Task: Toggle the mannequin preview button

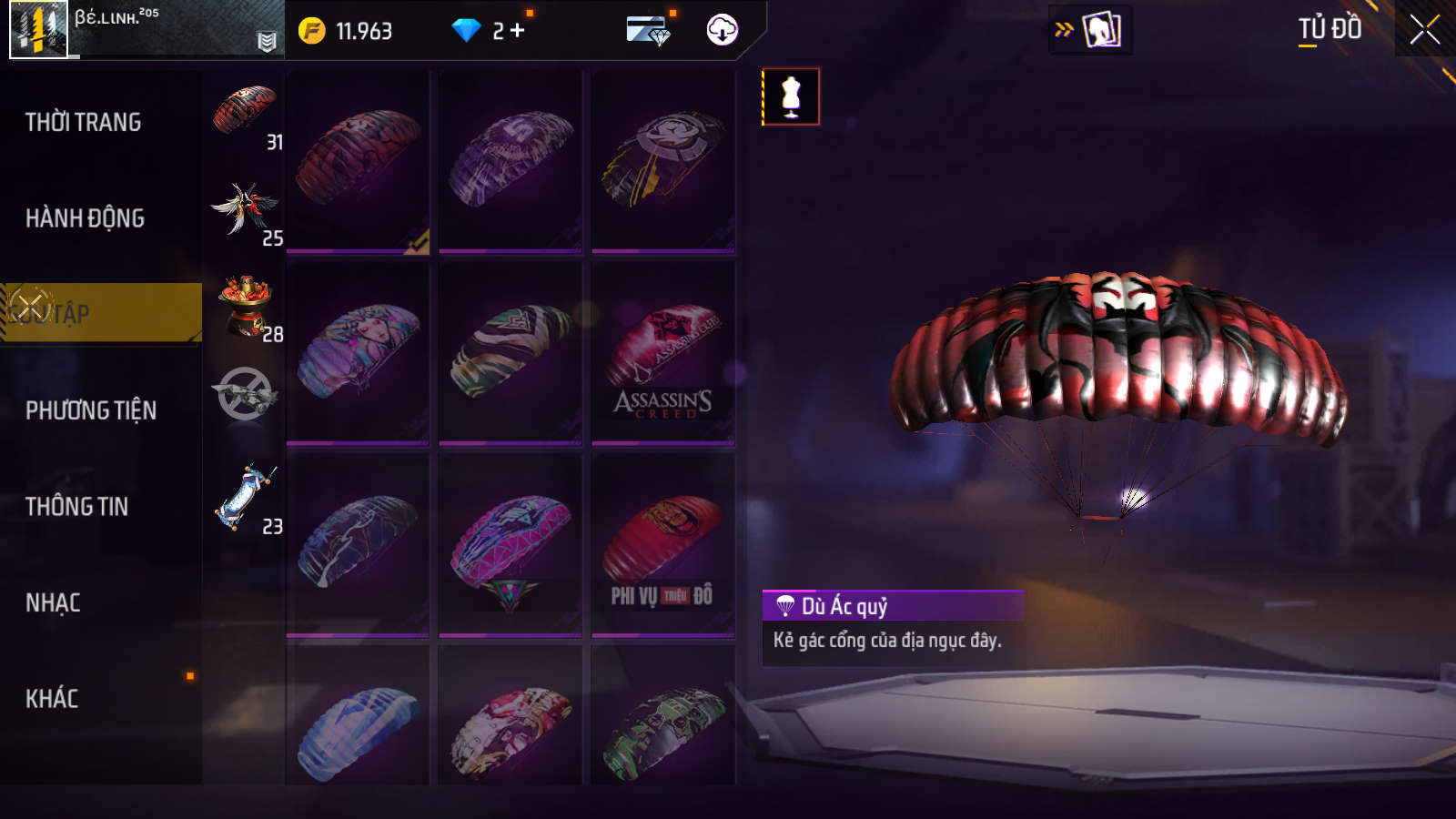Action: (791, 96)
